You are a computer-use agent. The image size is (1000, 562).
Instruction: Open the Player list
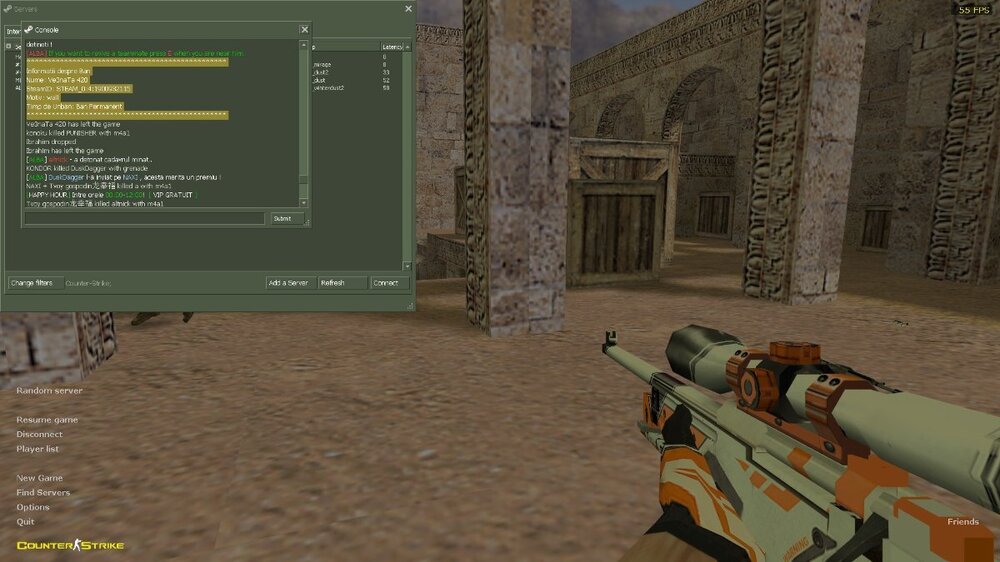coord(37,449)
